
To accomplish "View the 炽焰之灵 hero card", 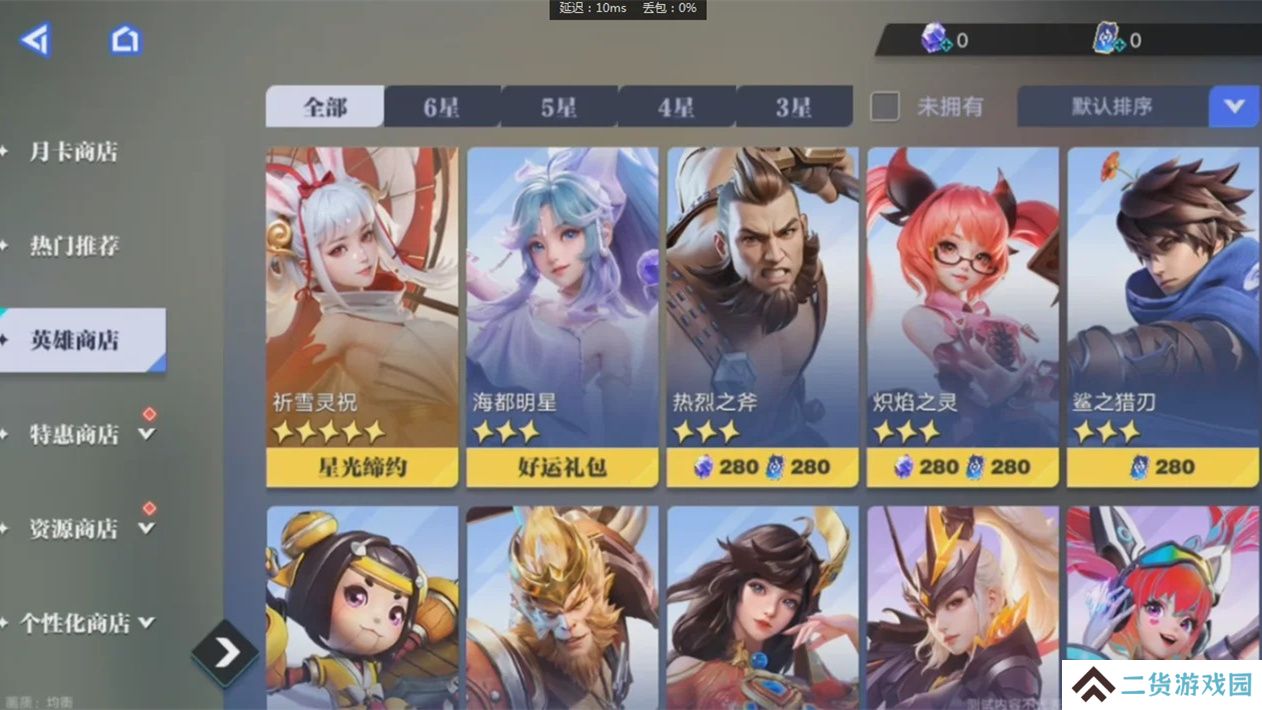I will (x=962, y=300).
